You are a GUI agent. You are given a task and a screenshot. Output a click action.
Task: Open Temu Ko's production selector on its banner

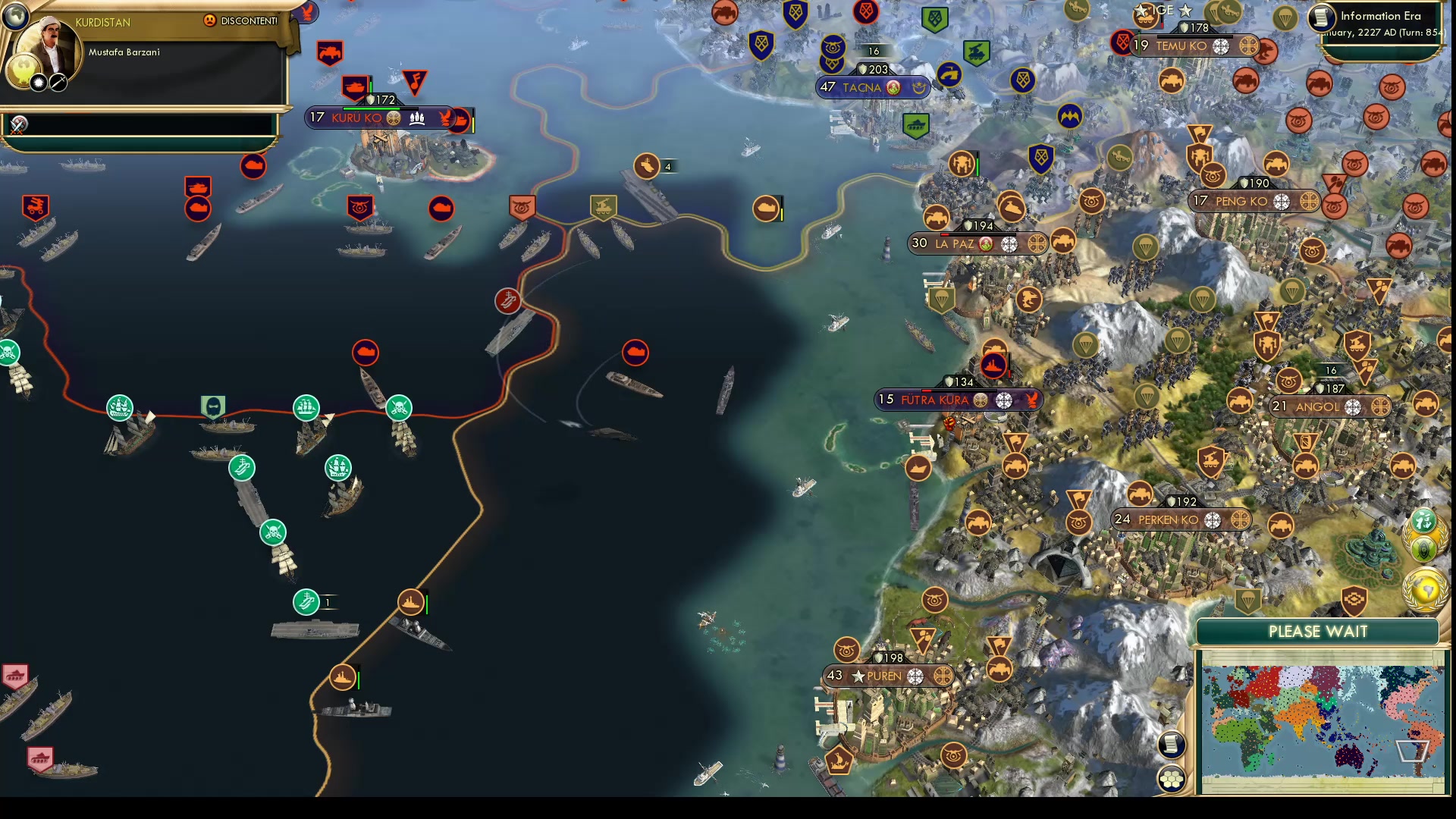point(1250,45)
